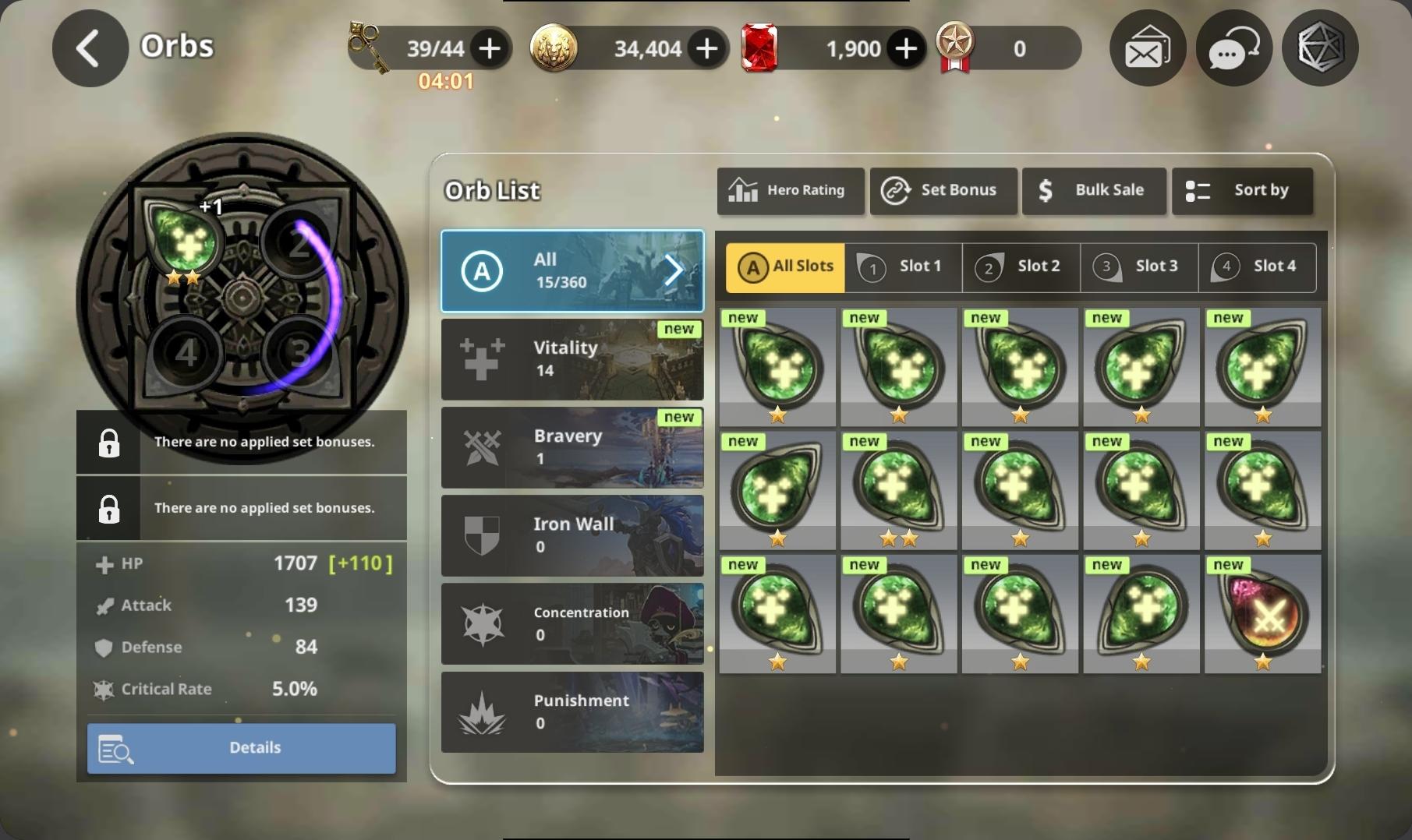This screenshot has width=1412, height=840.
Task: Open the Vitality orb category
Action: tap(572, 359)
